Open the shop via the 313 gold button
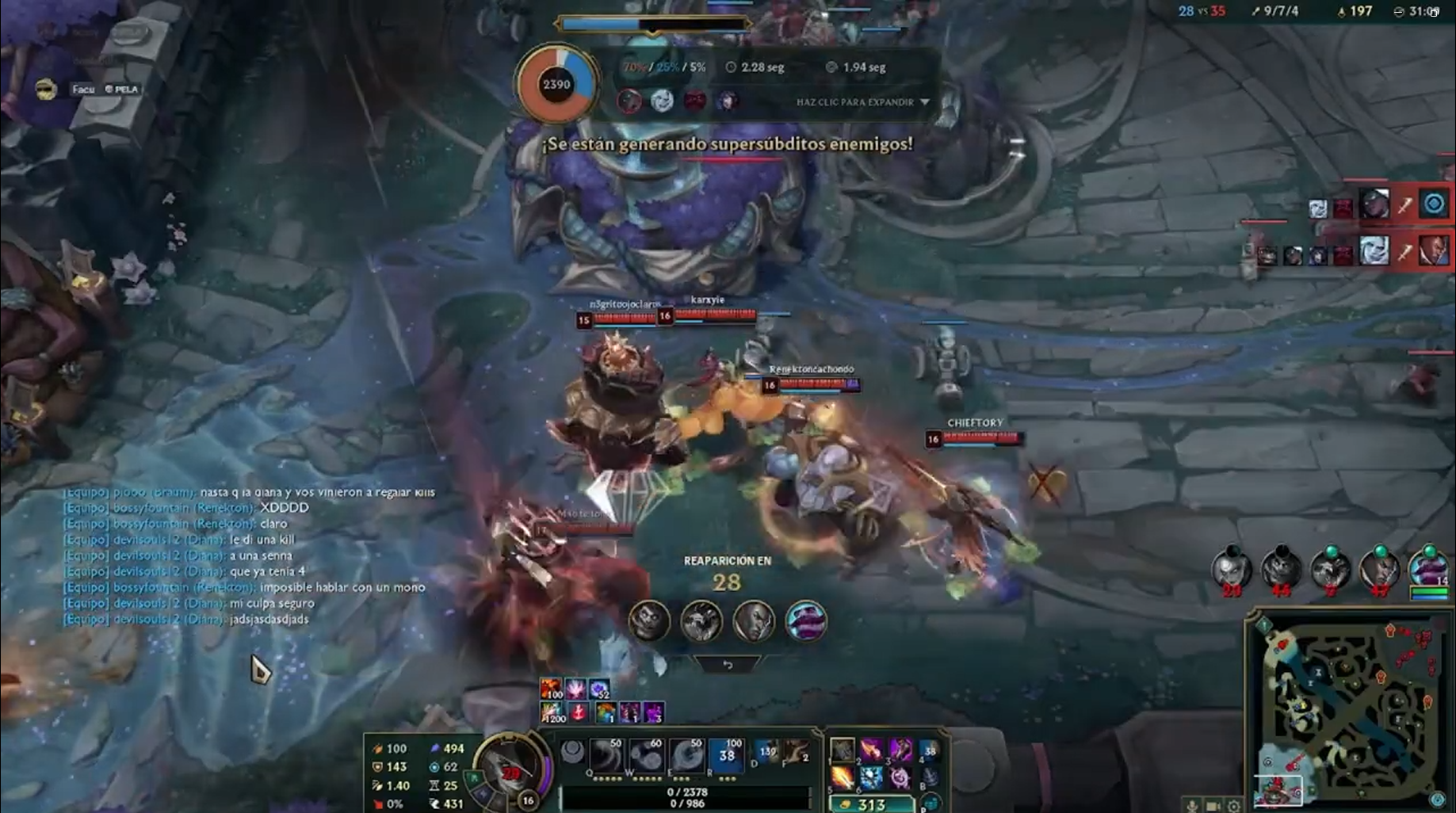This screenshot has width=1456, height=813. coord(870,804)
